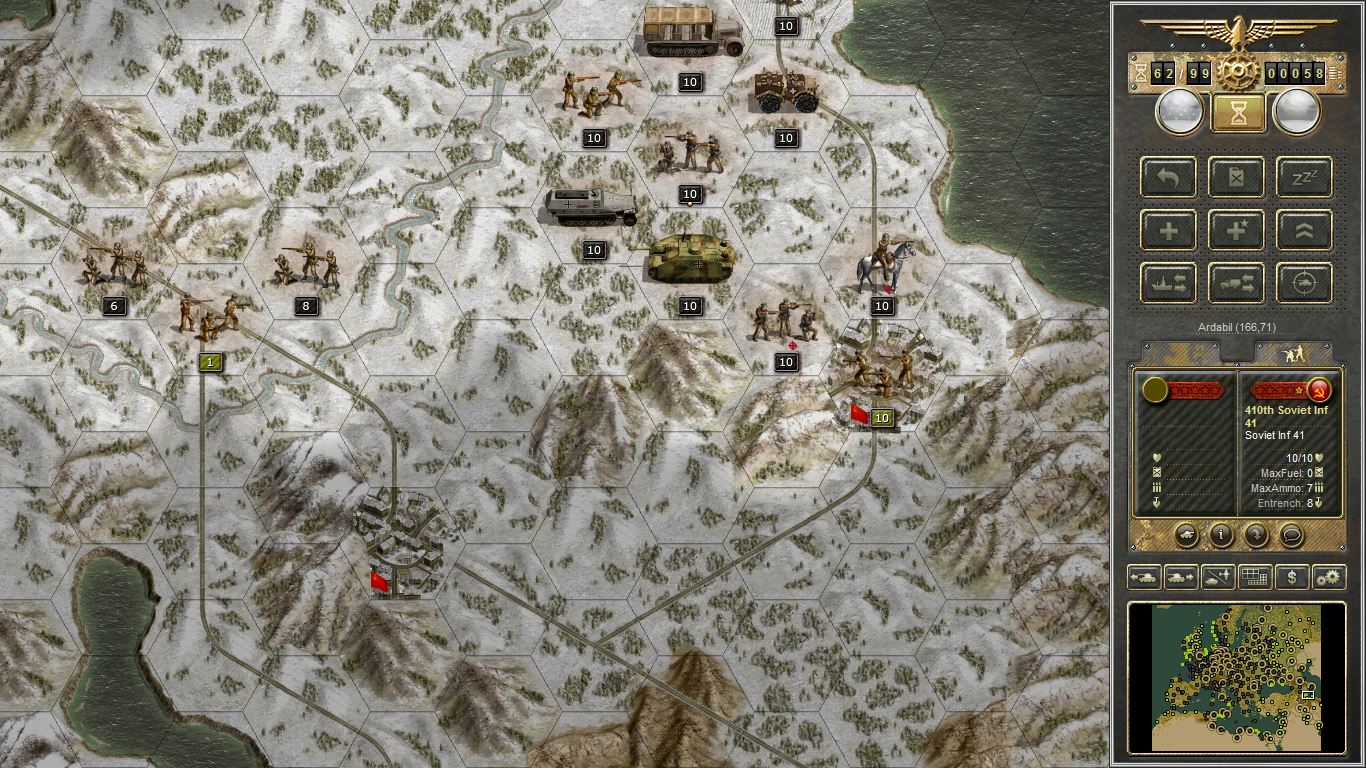The height and width of the screenshot is (768, 1366).
Task: Toggle the ground and air view button
Action: pyautogui.click(x=1217, y=577)
